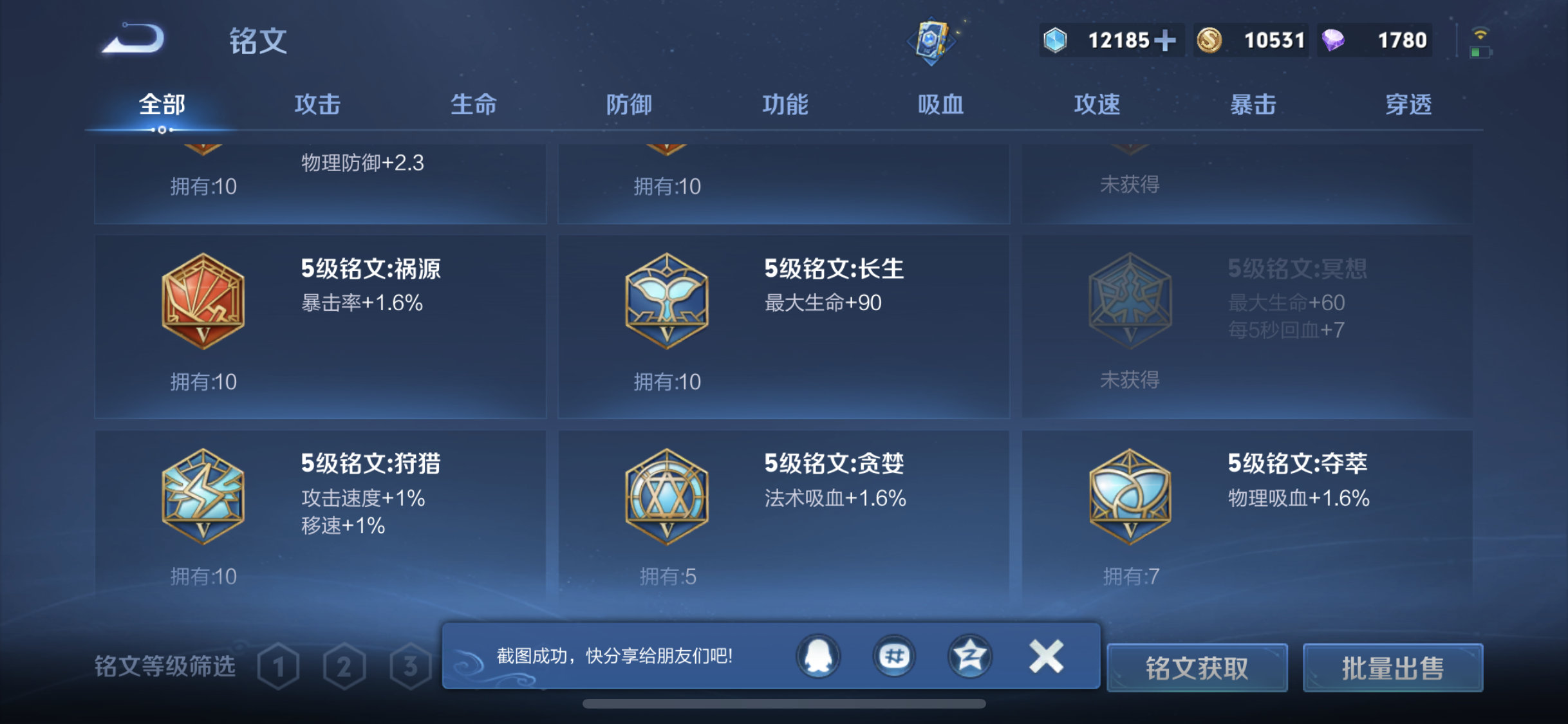
Task: Switch to the 吸血 tab
Action: (x=941, y=104)
